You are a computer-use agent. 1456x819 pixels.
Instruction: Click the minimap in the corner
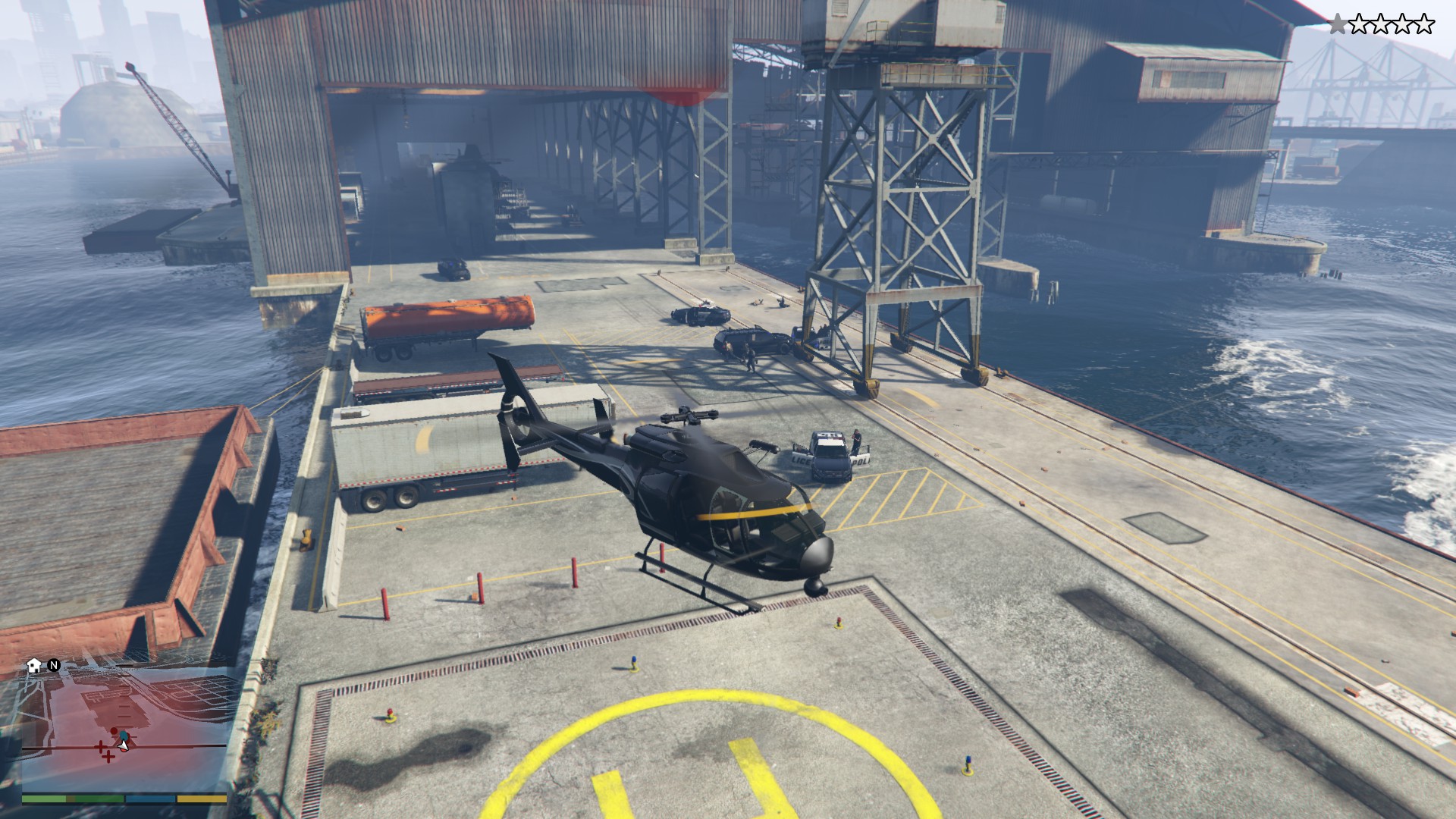click(x=124, y=728)
